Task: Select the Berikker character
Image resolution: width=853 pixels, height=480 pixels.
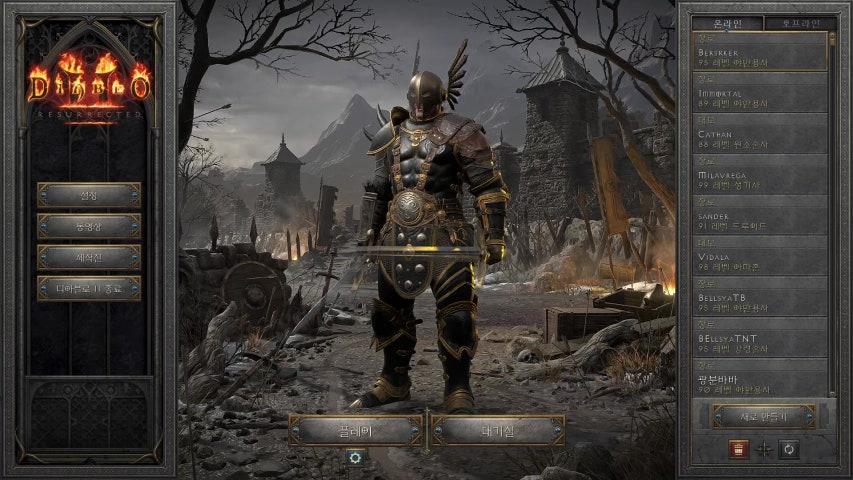Action: tap(760, 52)
